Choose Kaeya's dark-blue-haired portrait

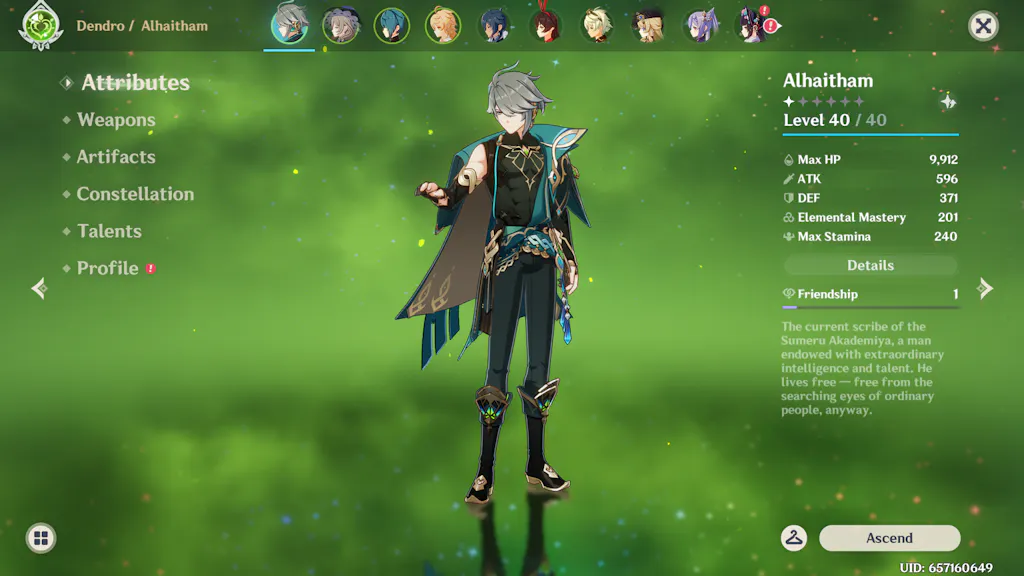coord(495,26)
